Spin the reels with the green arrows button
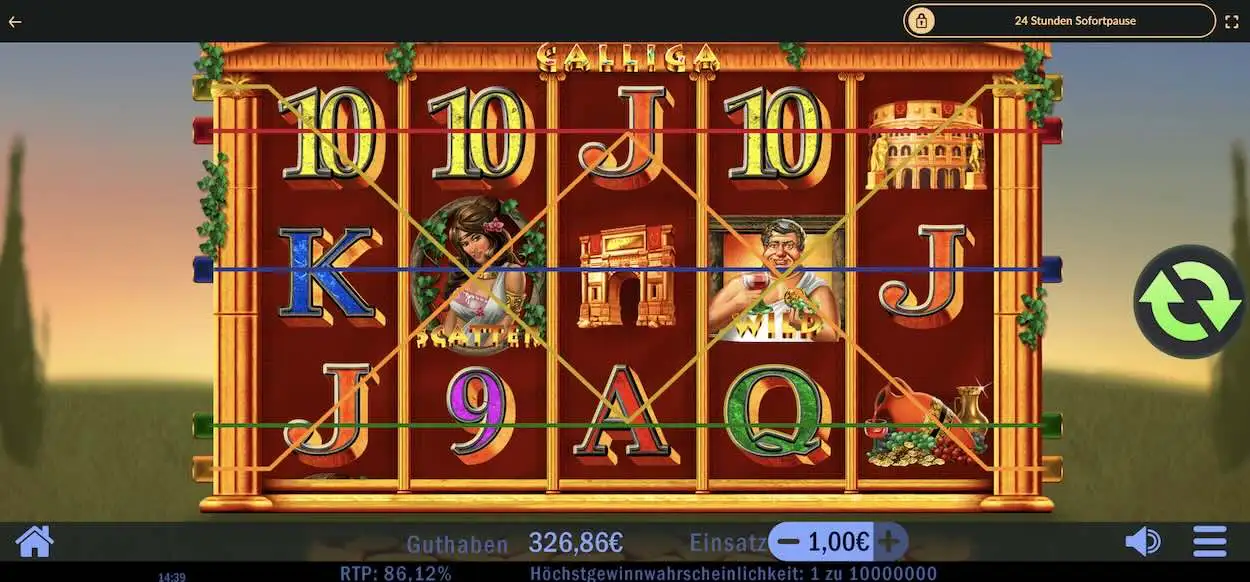The image size is (1250, 582). tap(1188, 301)
